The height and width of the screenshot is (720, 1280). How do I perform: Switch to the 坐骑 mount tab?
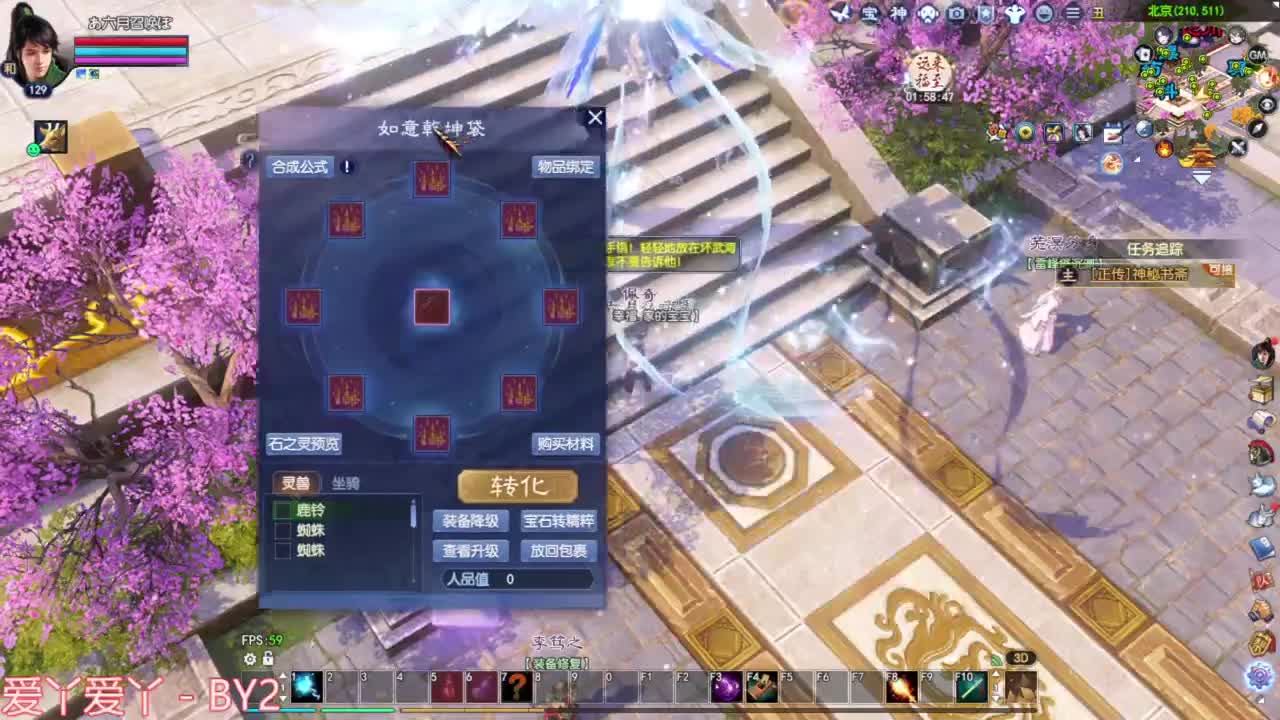click(x=344, y=483)
